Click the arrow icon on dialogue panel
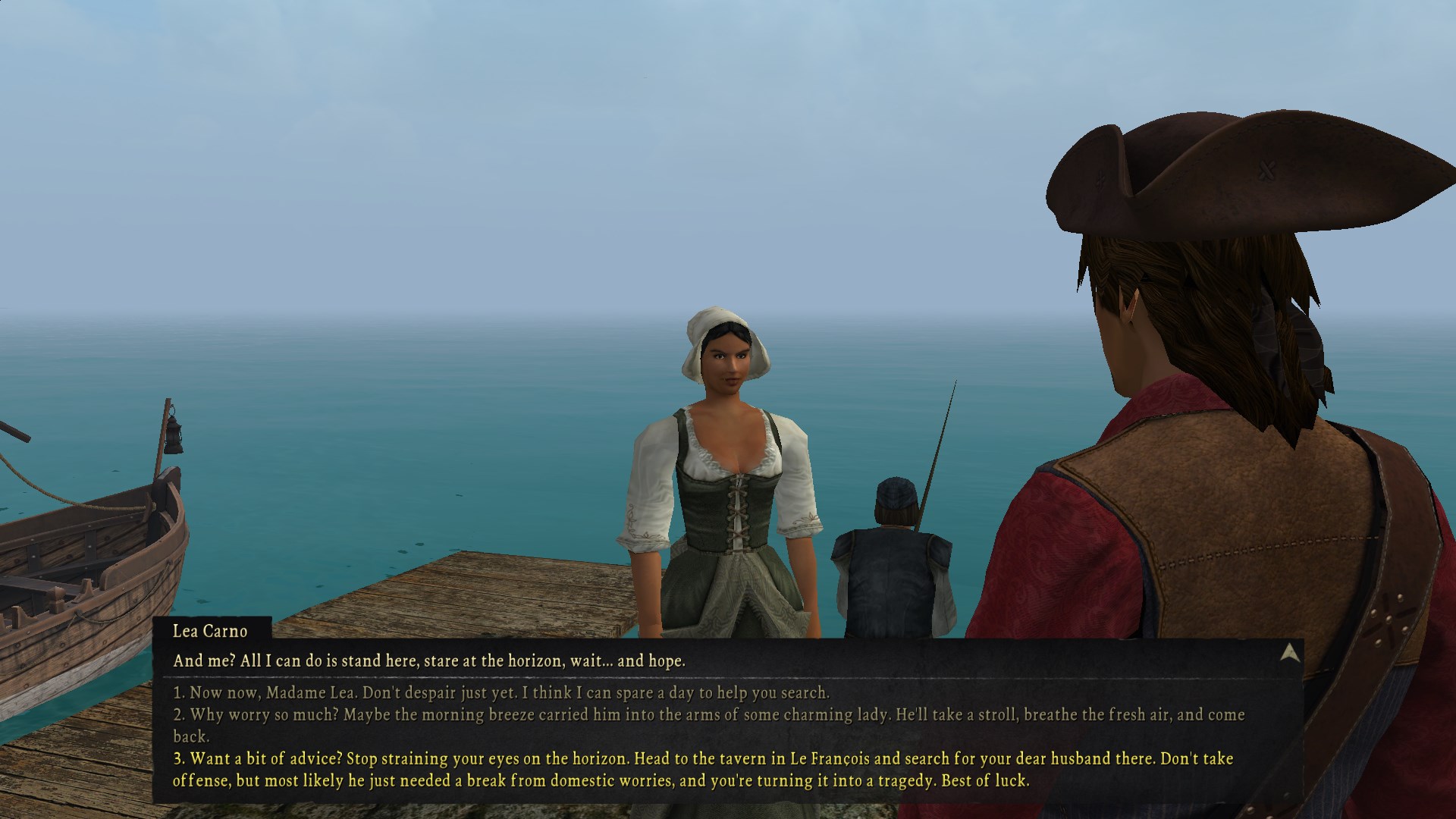Screen dimensions: 1456x819 click(1289, 654)
